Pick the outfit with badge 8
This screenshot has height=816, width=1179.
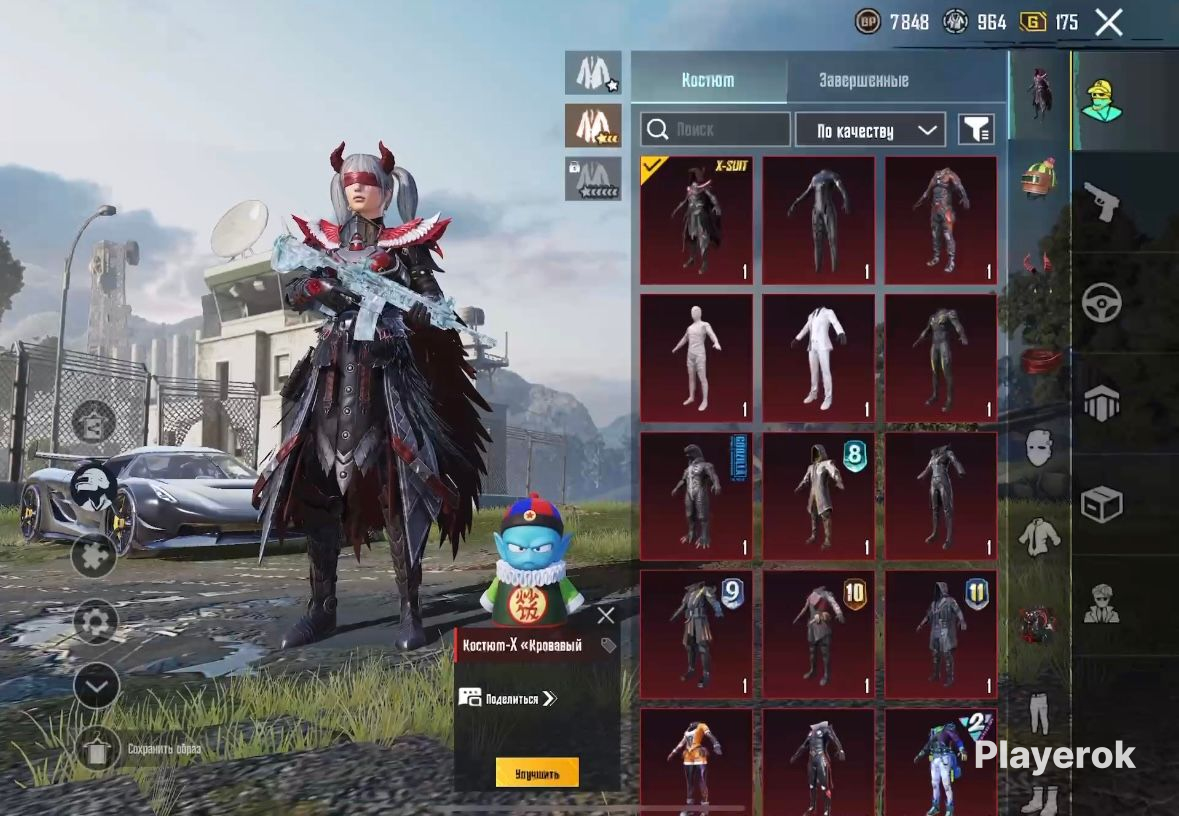tap(818, 495)
